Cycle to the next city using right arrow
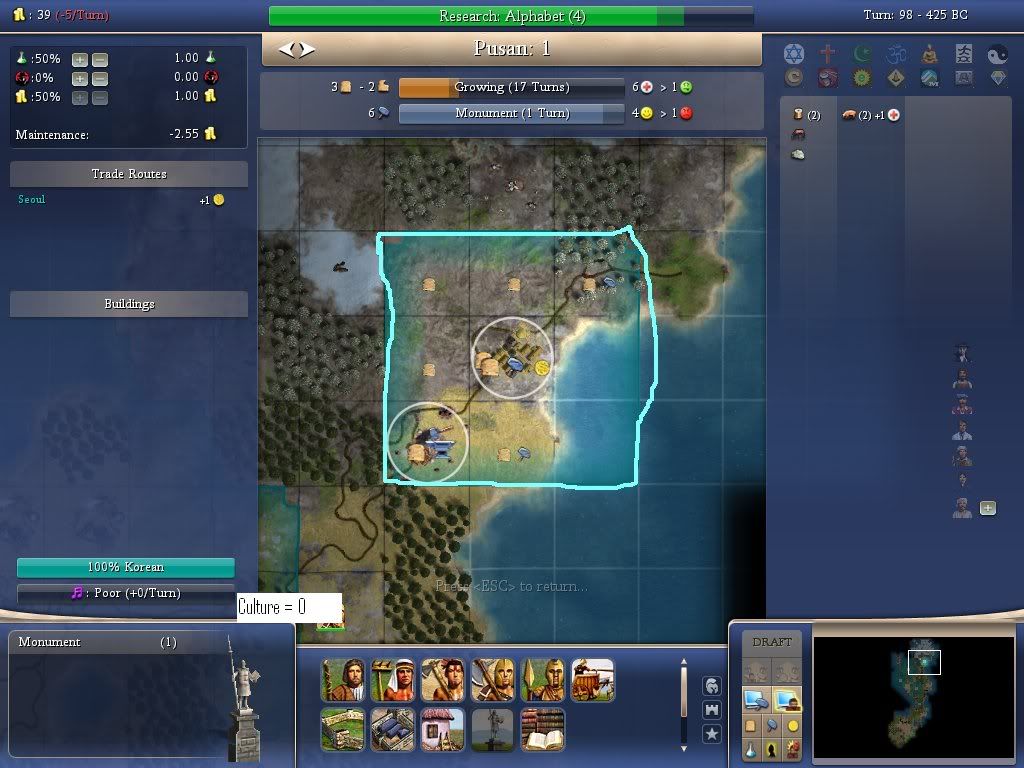This screenshot has width=1024, height=768. (307, 49)
